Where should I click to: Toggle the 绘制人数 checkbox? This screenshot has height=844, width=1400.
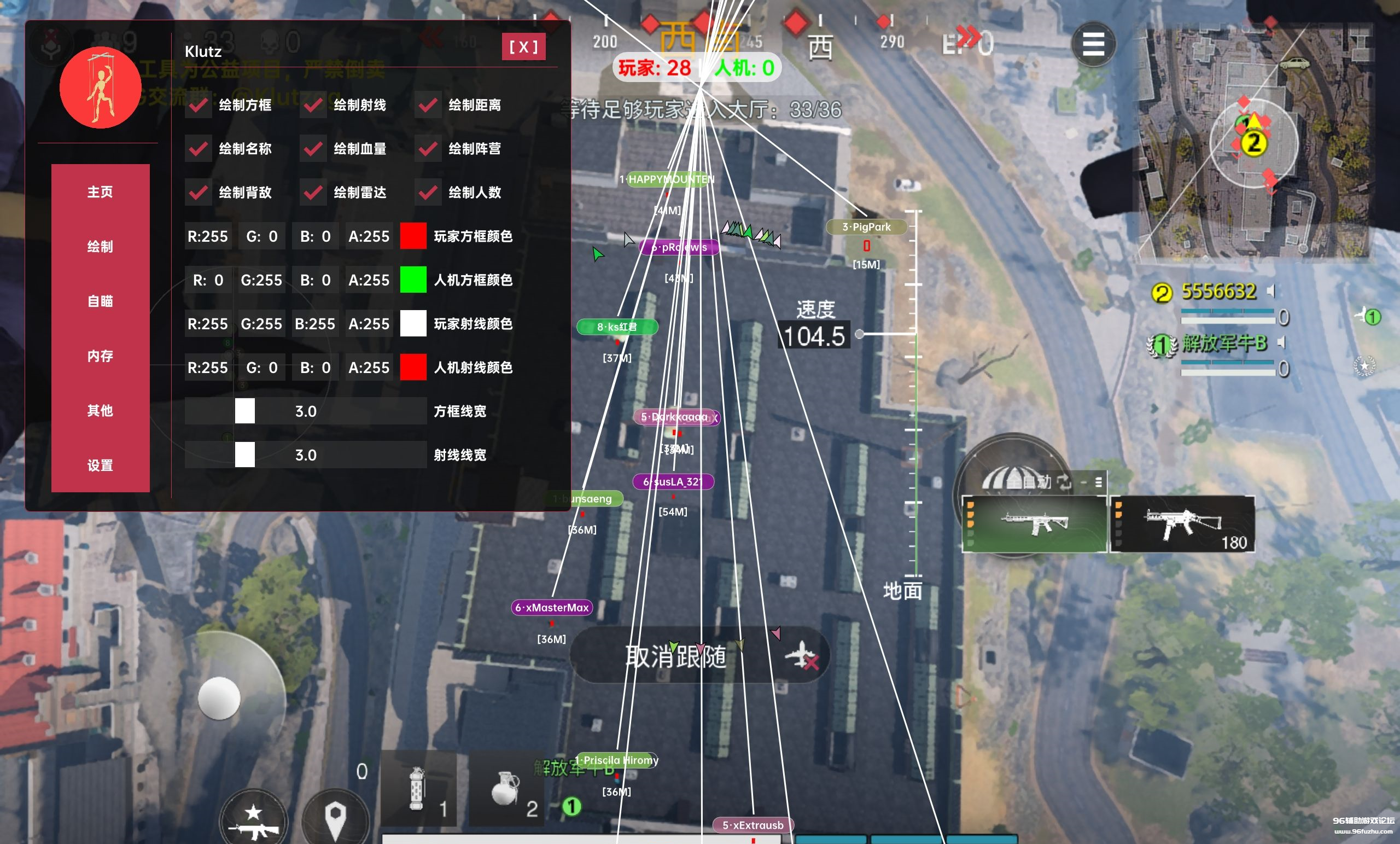[428, 193]
